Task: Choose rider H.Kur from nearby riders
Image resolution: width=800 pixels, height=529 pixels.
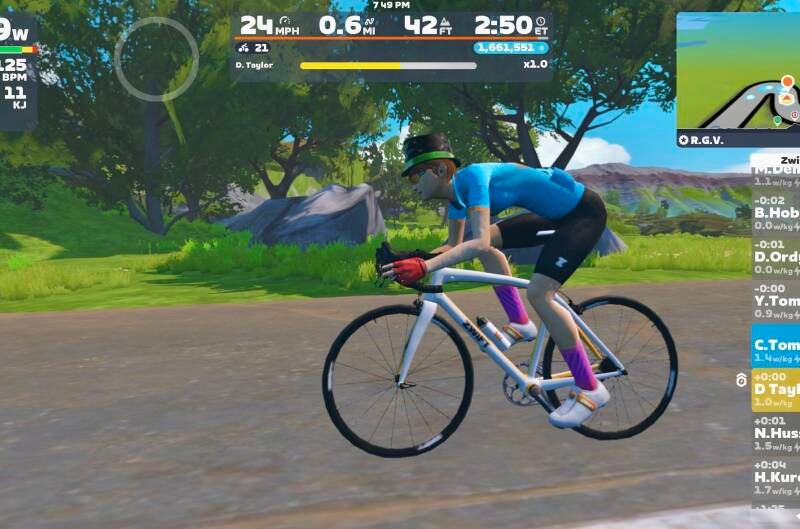Action: (x=777, y=478)
